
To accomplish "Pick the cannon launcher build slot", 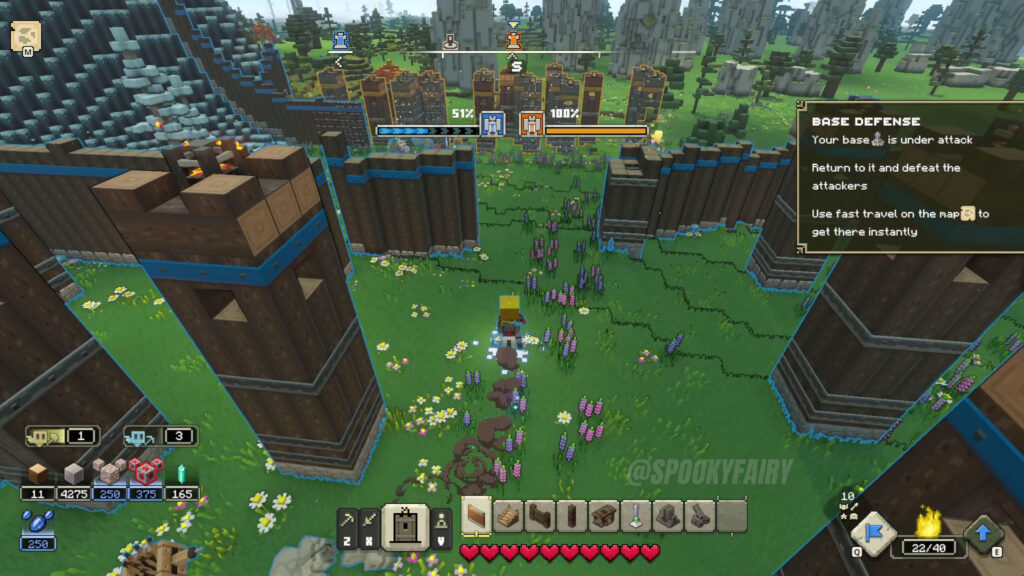I will [x=700, y=515].
